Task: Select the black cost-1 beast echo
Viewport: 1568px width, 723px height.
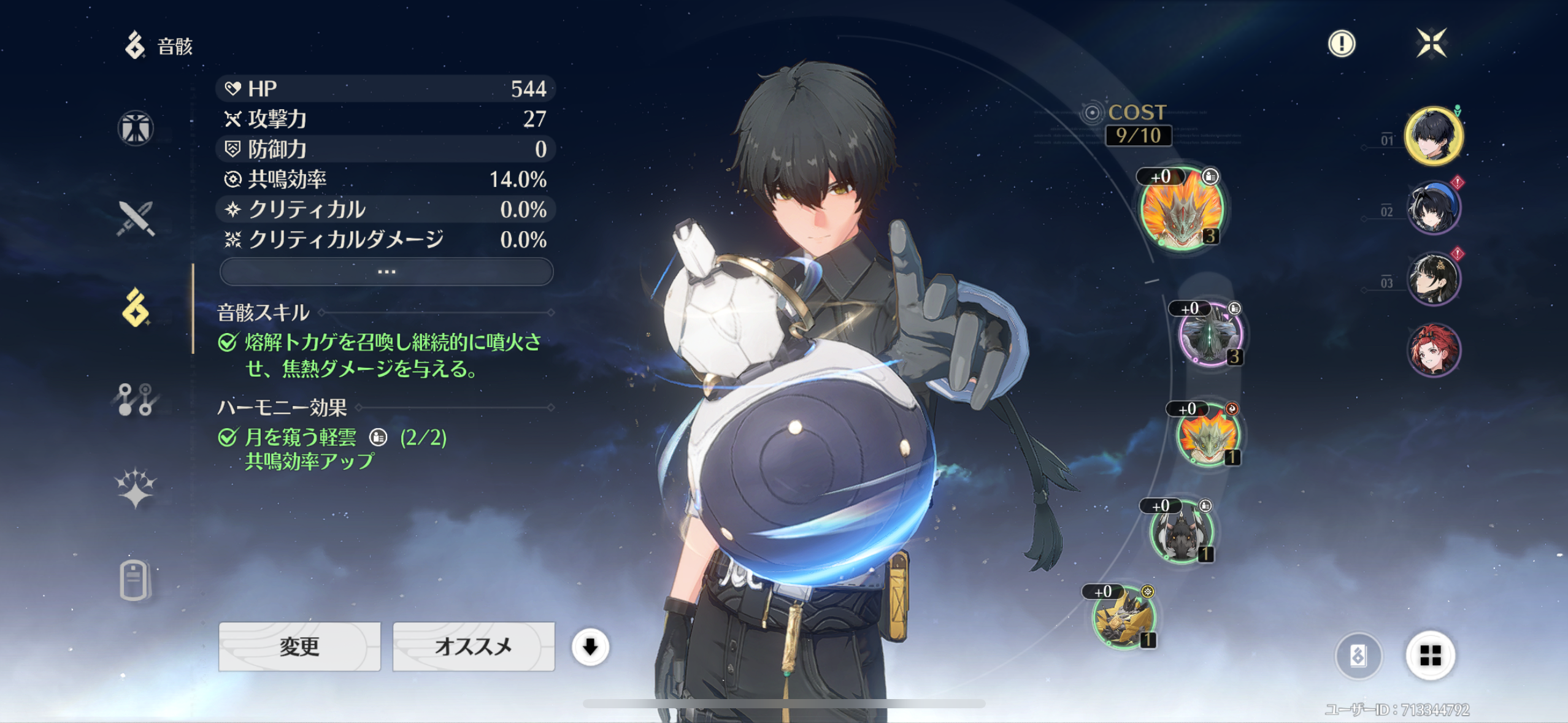Action: [x=1181, y=532]
